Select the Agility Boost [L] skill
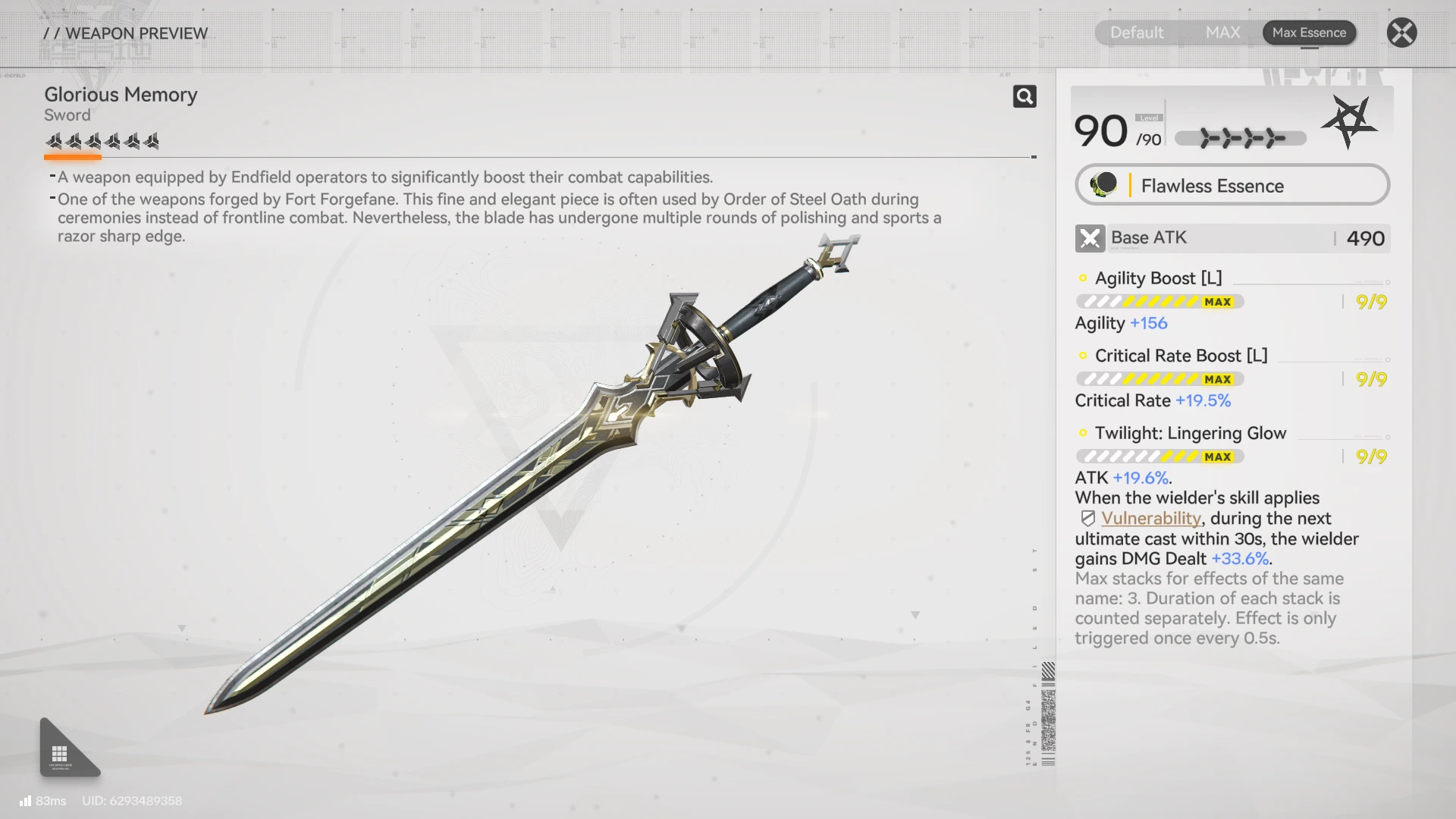Screen dimensions: 1456x819 pos(1158,278)
